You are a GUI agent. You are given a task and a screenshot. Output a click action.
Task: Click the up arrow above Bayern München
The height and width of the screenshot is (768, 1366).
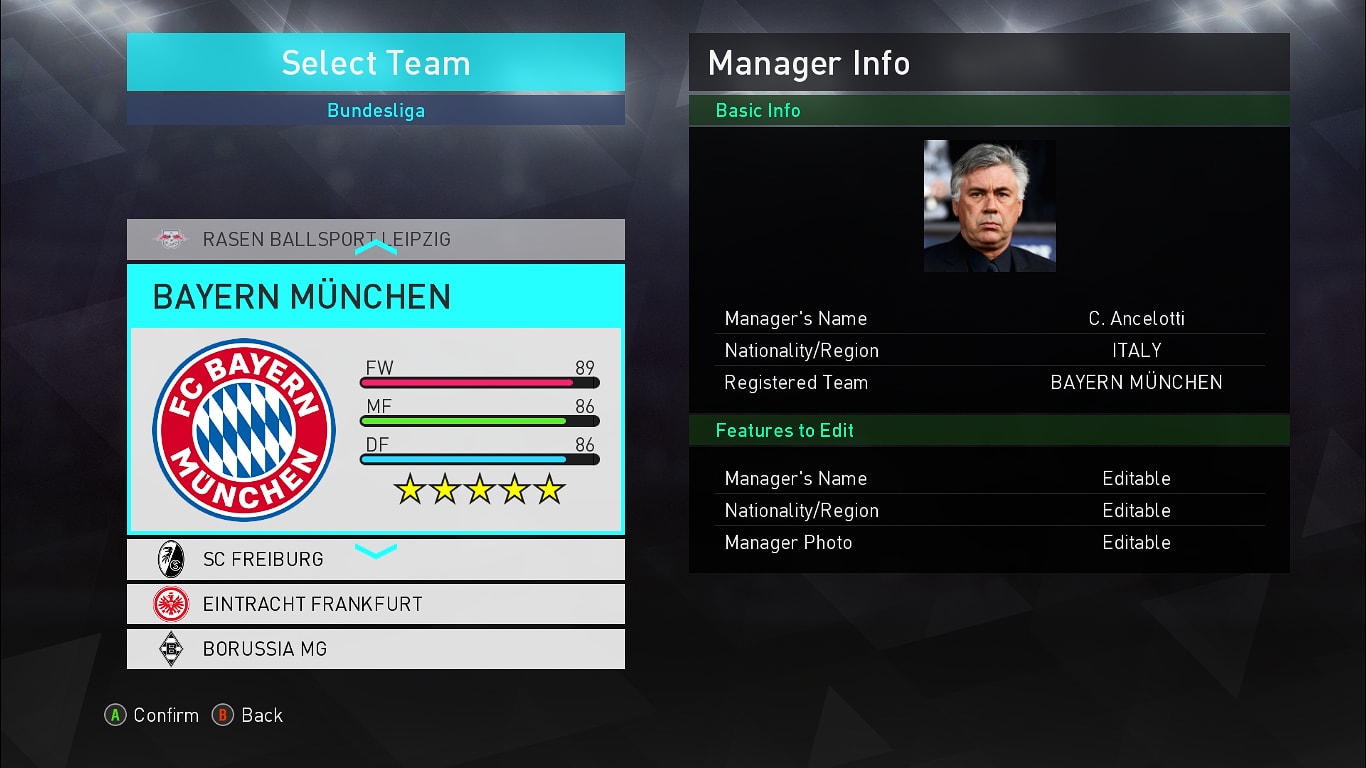(x=376, y=247)
